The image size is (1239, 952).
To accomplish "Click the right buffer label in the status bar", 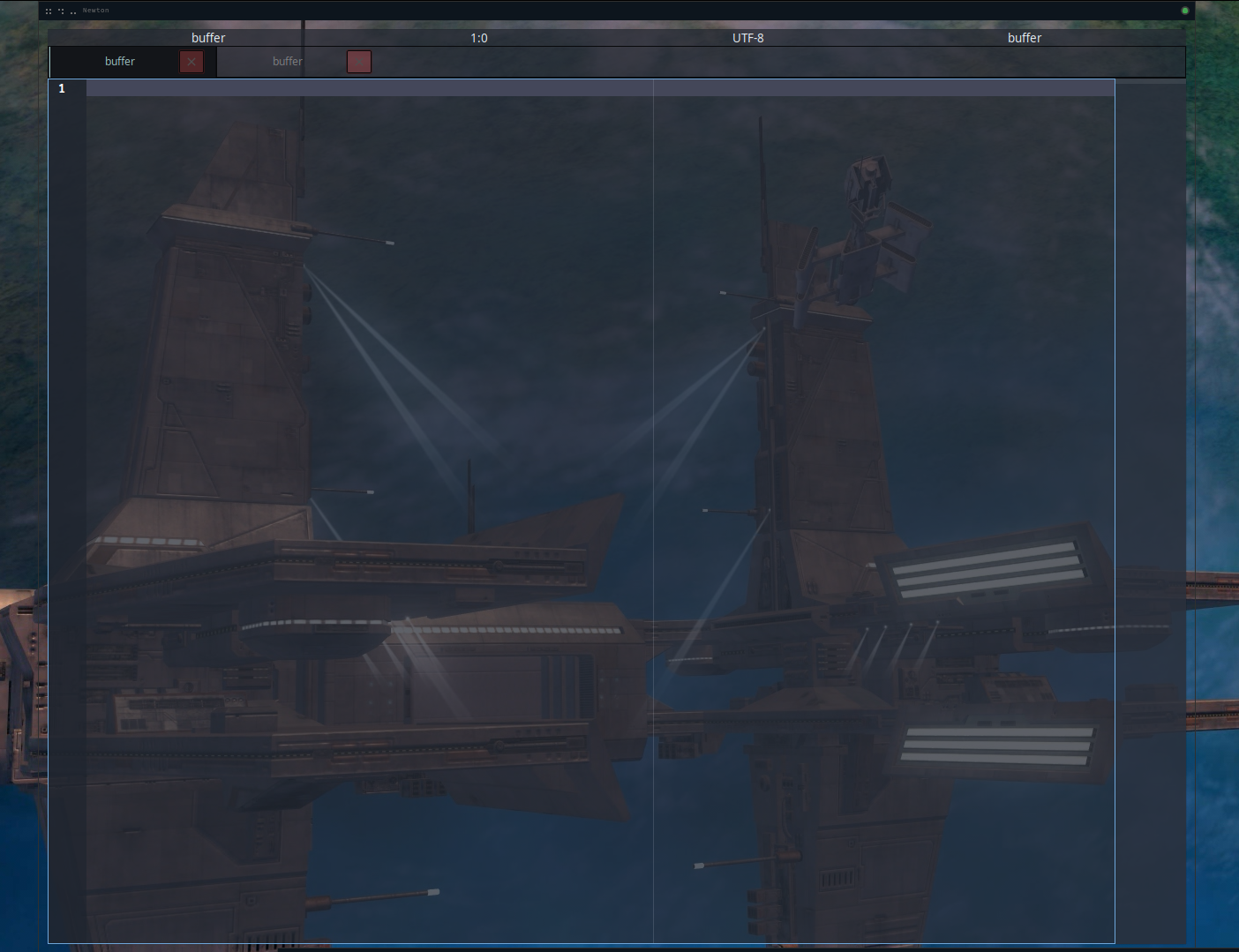I will (x=1025, y=38).
